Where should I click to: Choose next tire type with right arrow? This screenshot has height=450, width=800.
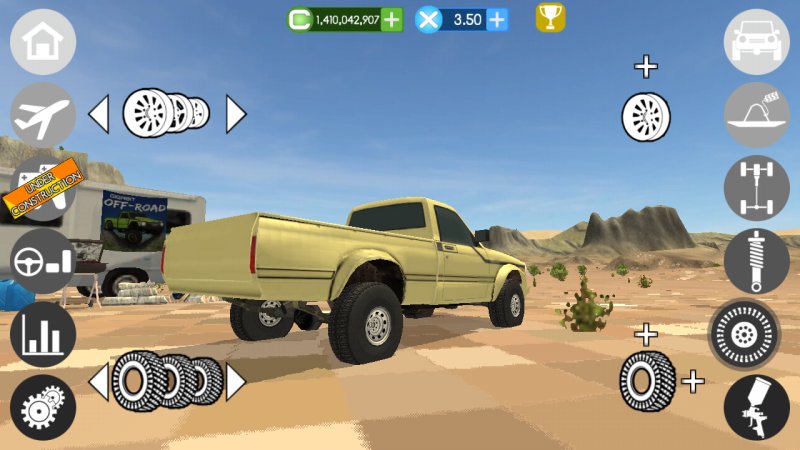[235, 381]
